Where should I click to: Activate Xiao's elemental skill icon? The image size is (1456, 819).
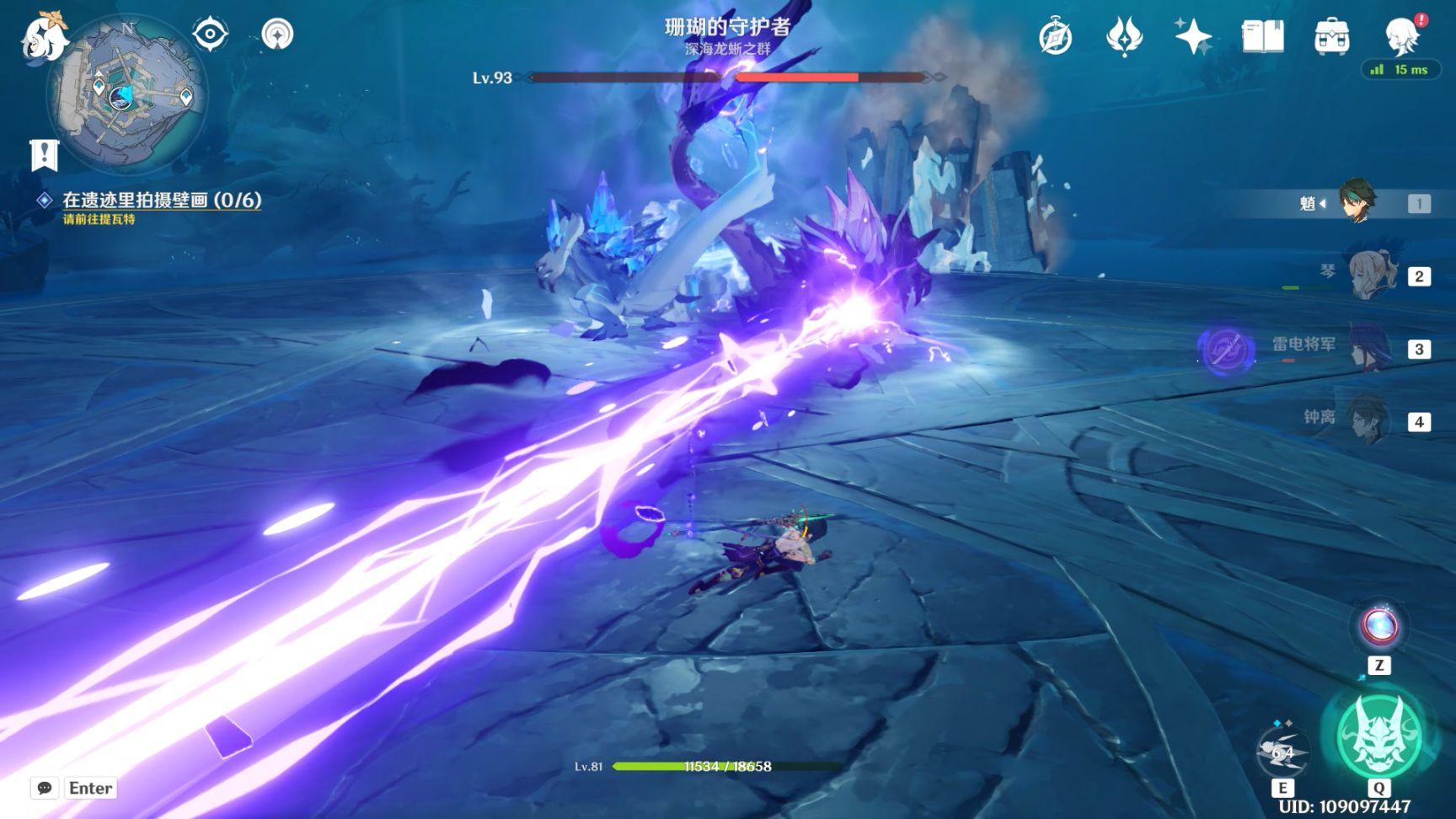pos(1282,752)
